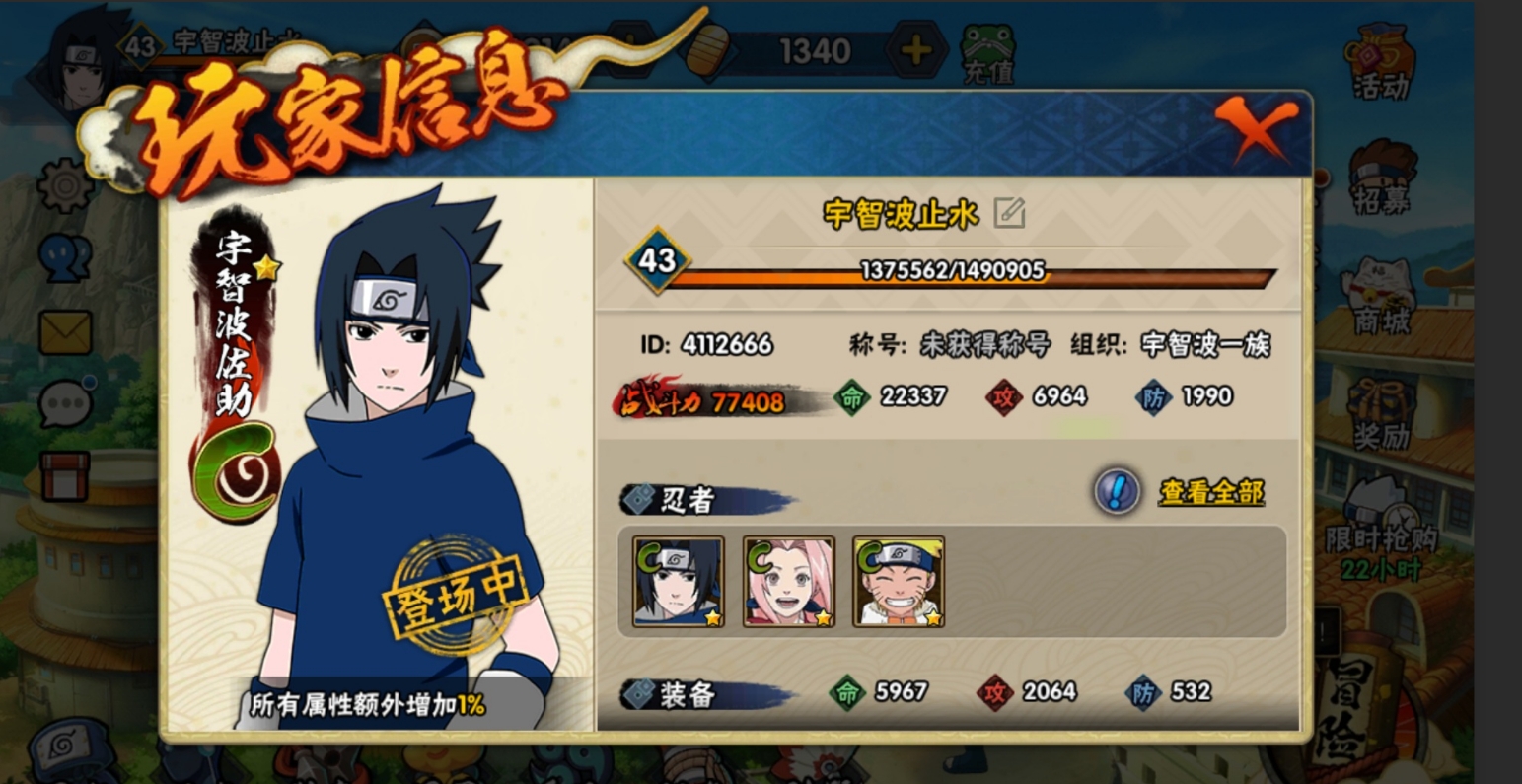This screenshot has width=1522, height=784.
Task: Open the red gift box icon
Action: pos(65,475)
